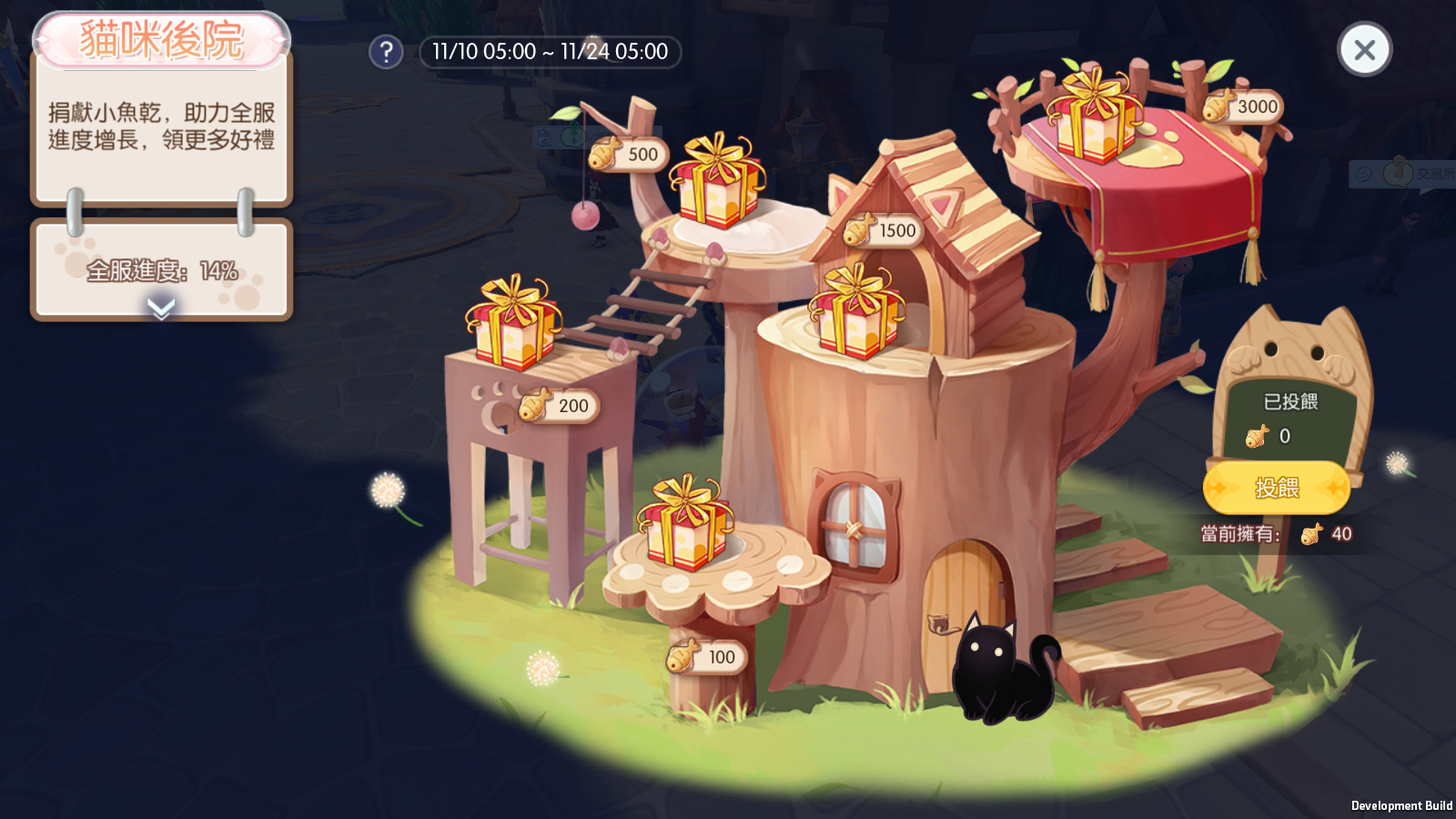Claim the 3000 fish gift box

(1095, 116)
